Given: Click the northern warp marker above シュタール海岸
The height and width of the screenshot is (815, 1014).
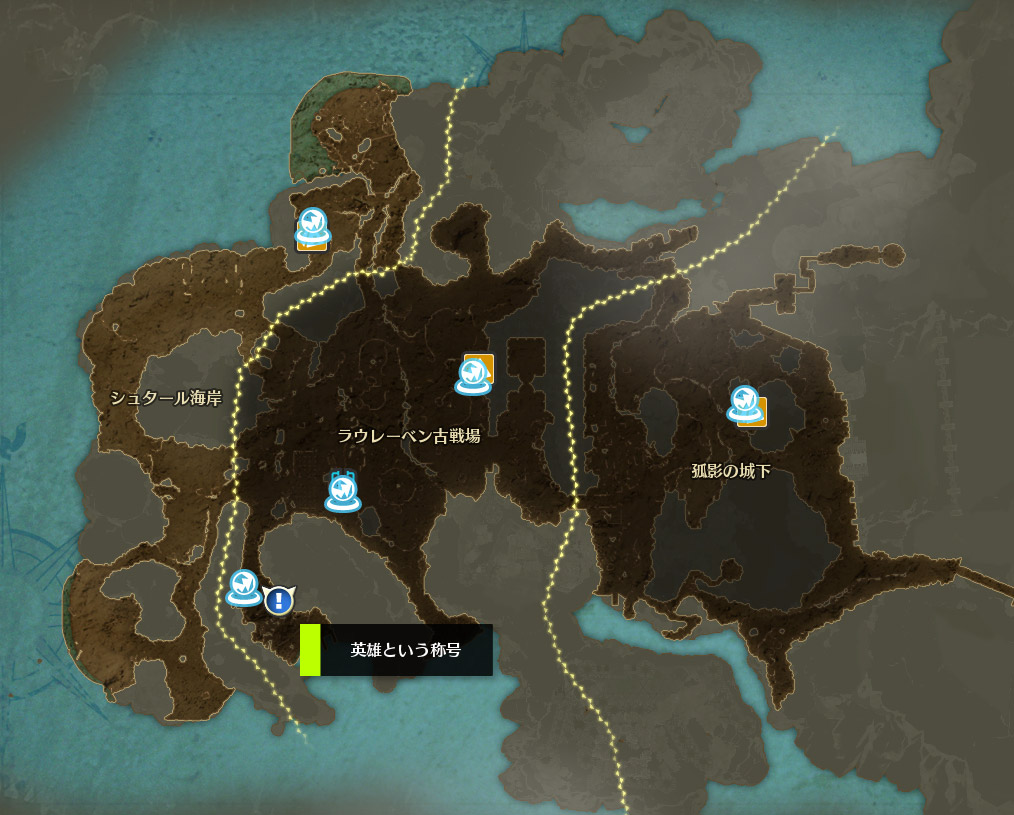Looking at the screenshot, I should (312, 226).
